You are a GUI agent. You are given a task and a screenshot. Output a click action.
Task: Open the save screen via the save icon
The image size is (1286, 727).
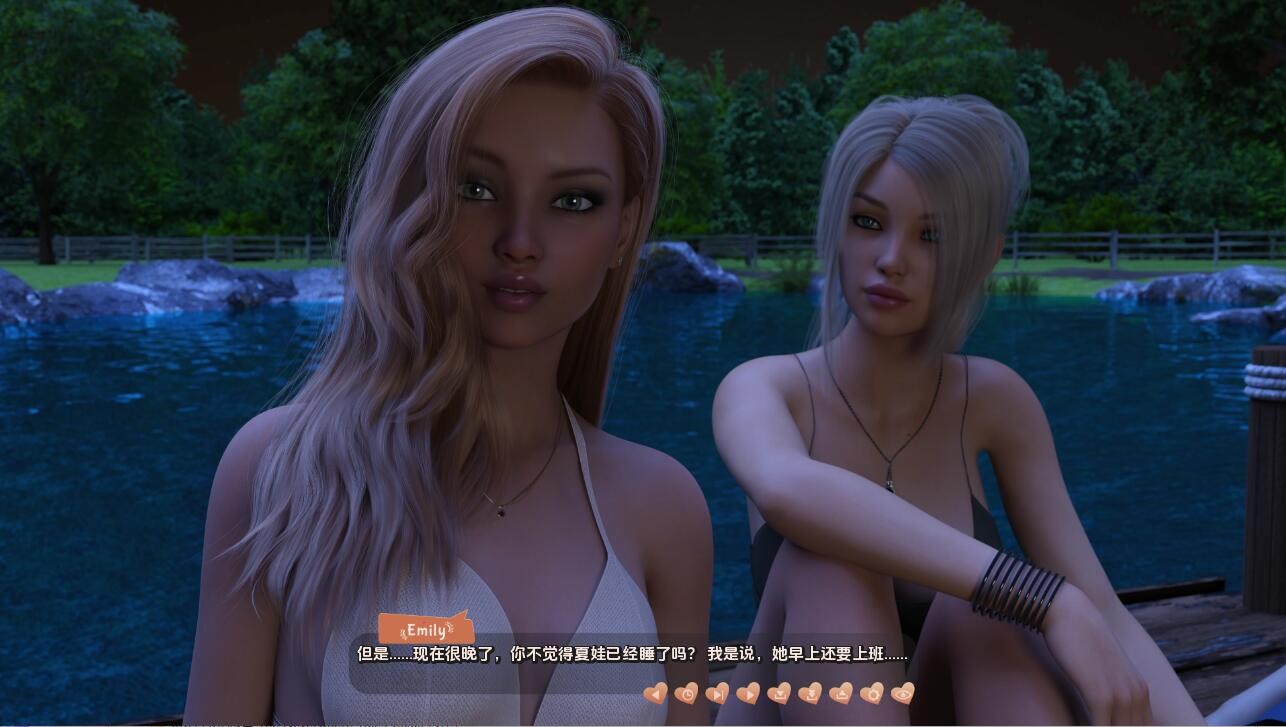point(778,695)
